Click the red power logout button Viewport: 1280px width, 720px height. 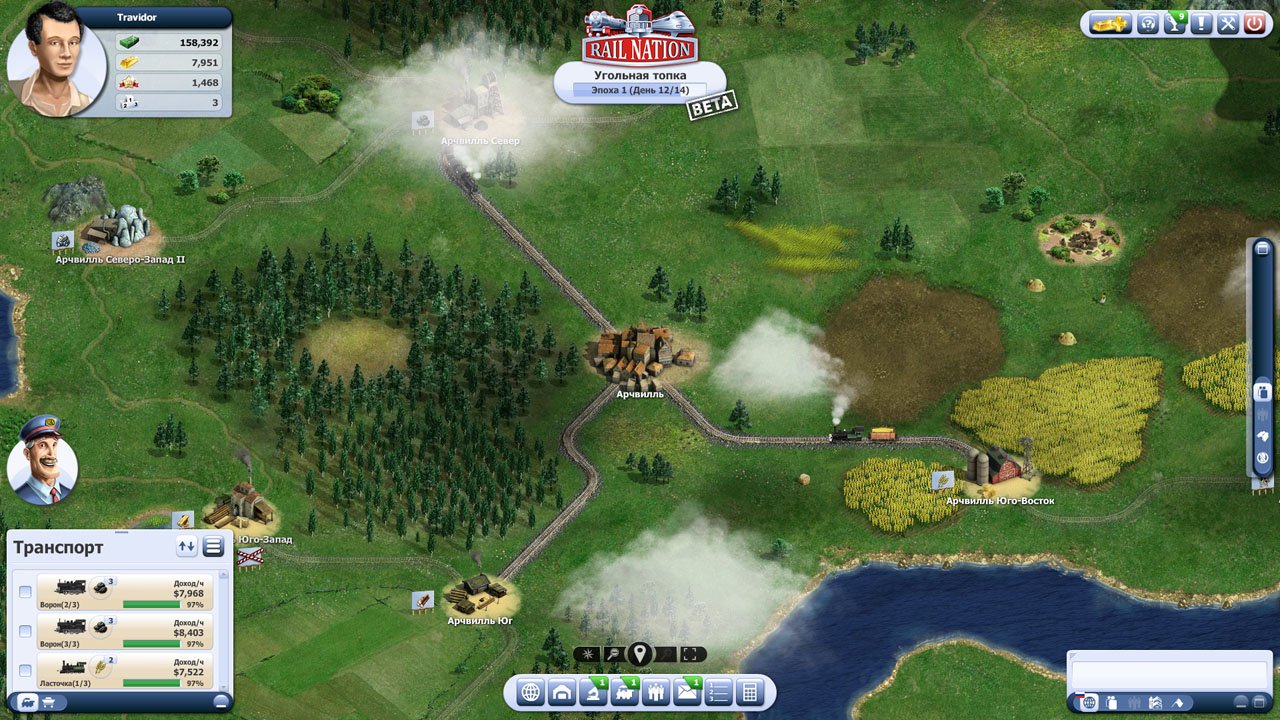1255,23
